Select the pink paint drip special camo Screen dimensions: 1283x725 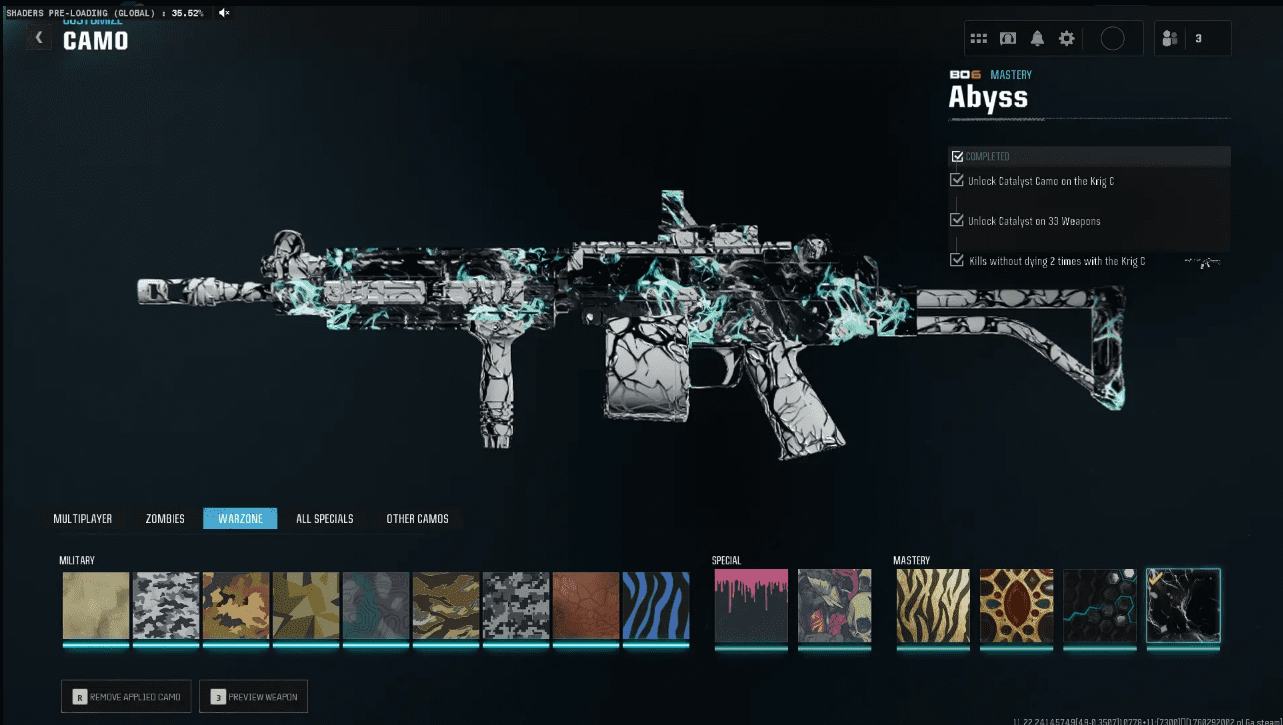751,605
